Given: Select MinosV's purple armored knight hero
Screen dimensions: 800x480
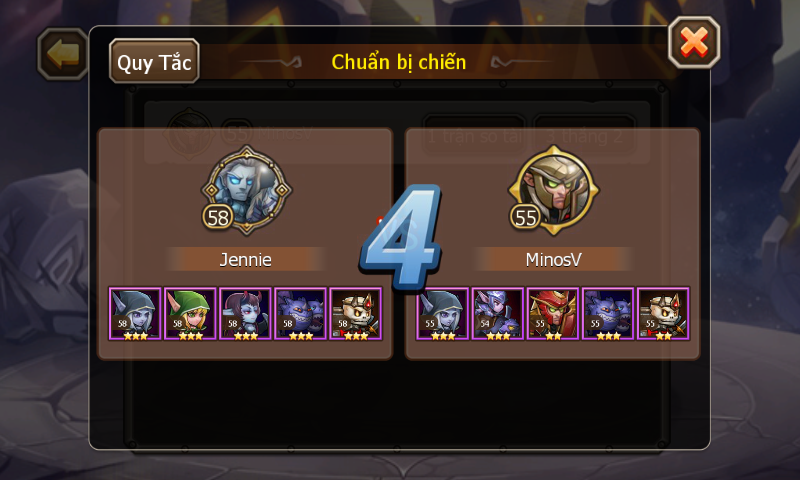Looking at the screenshot, I should tap(498, 313).
